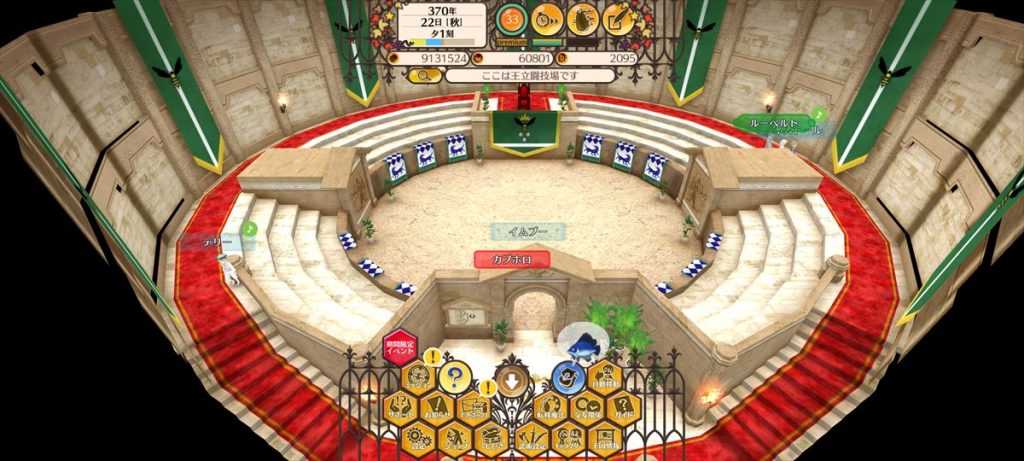Click the magnifying glass search button
Image resolution: width=1024 pixels, height=461 pixels.
point(423,76)
